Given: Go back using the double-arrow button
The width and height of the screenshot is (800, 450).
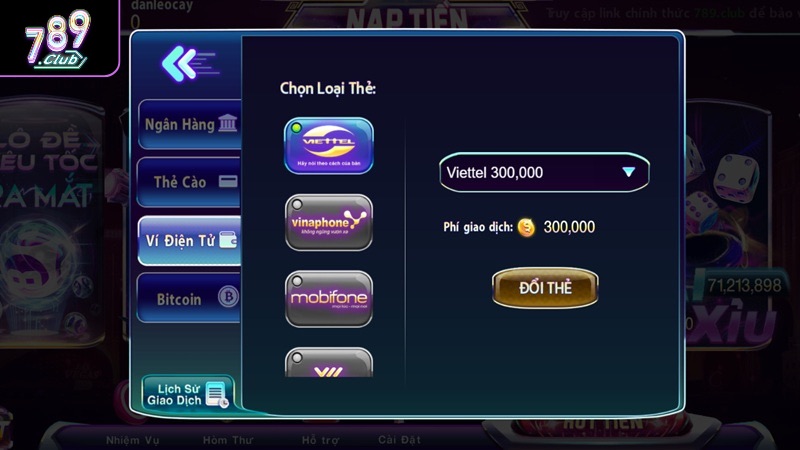Looking at the screenshot, I should (x=187, y=63).
